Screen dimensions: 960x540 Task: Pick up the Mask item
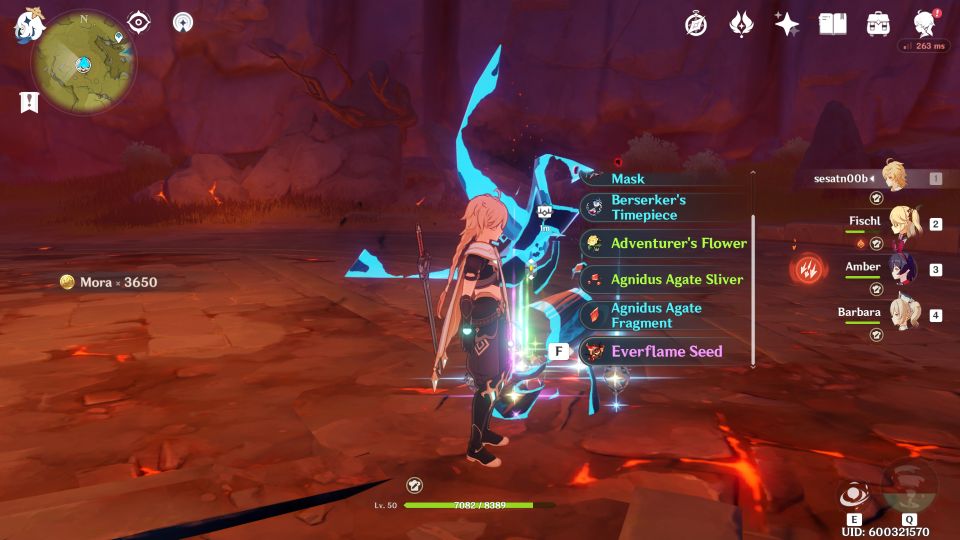click(x=664, y=179)
